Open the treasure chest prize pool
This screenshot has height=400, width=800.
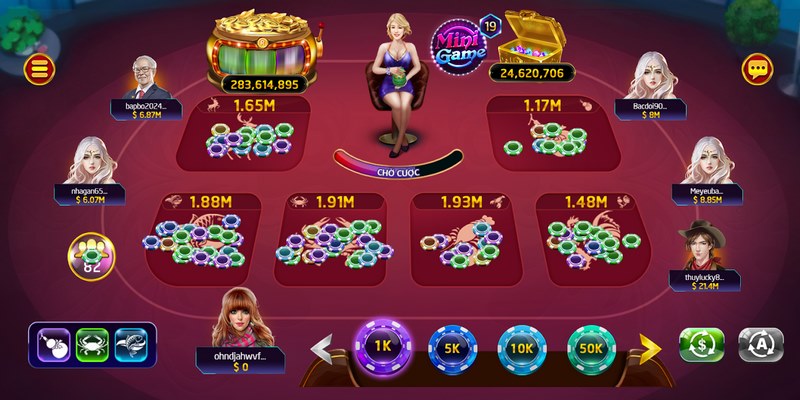531,40
